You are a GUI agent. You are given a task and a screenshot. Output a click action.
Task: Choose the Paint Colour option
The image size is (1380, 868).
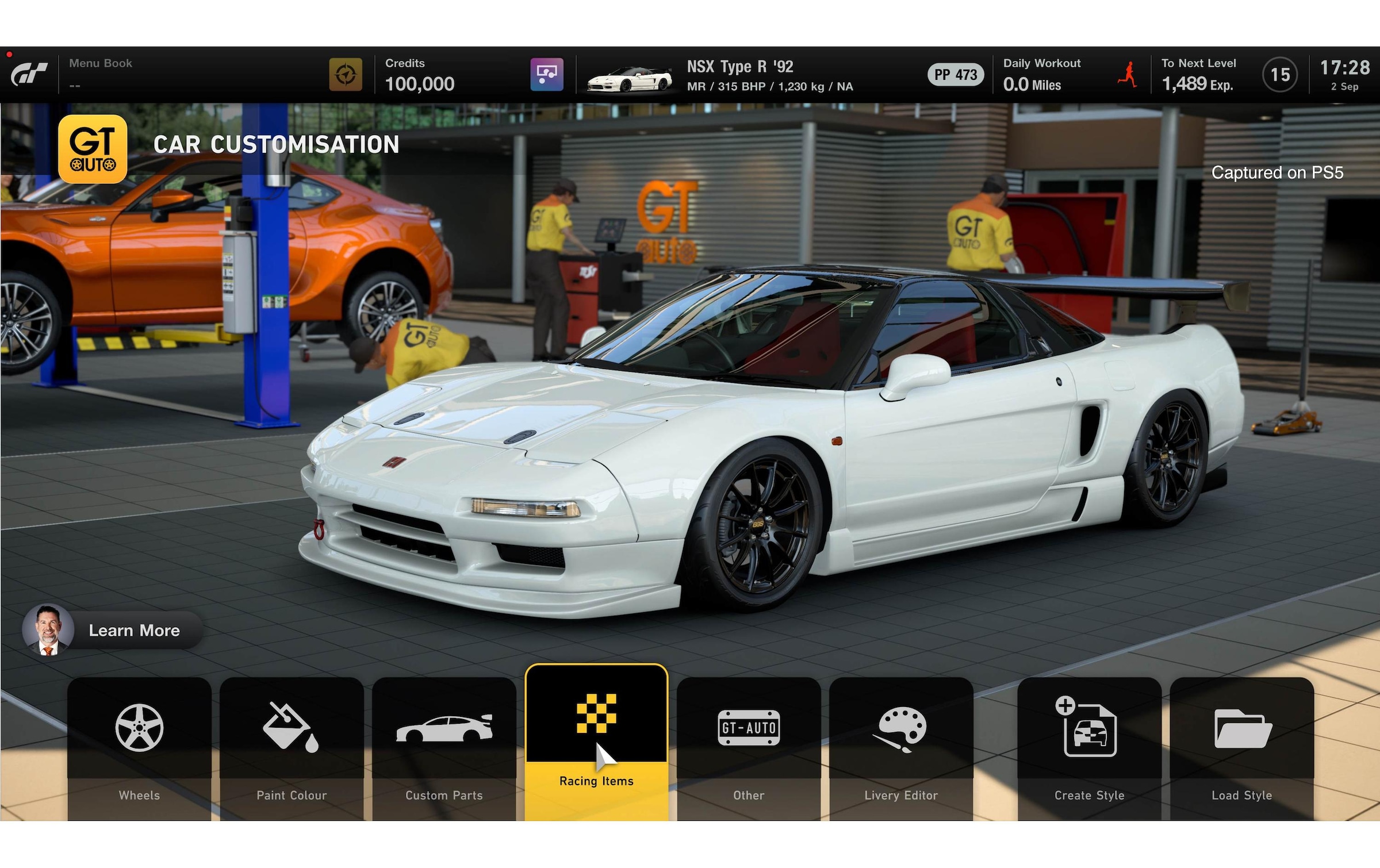tap(292, 747)
